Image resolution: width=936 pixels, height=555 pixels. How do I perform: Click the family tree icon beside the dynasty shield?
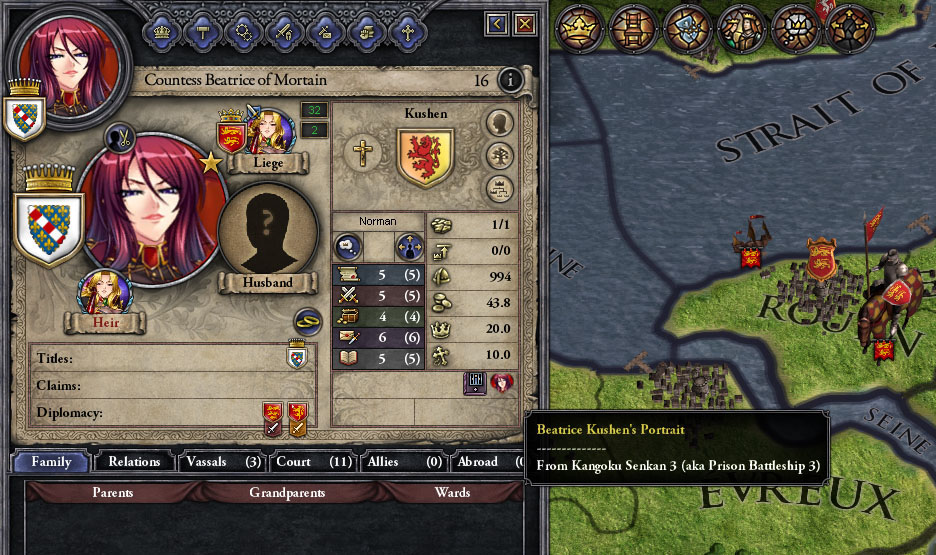click(500, 156)
